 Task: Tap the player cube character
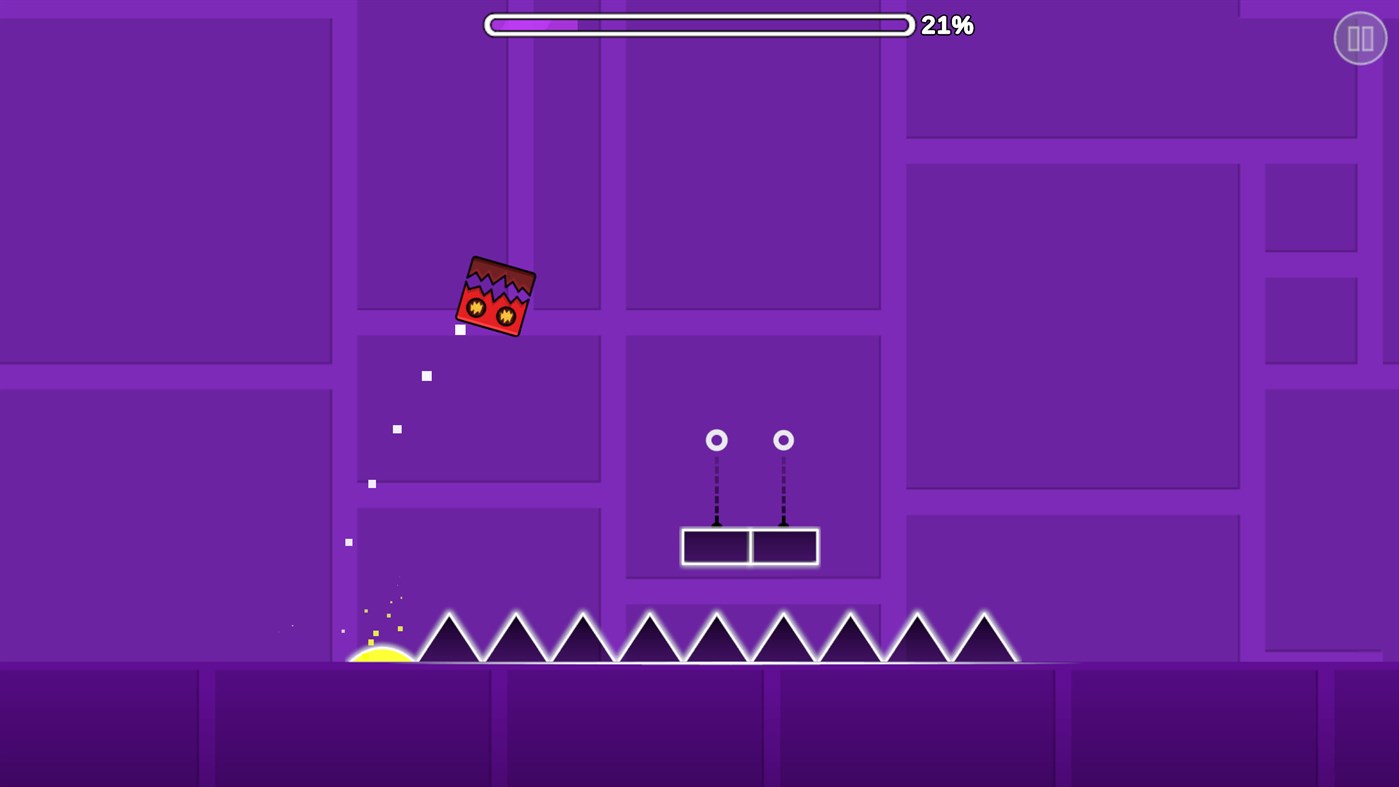(x=497, y=295)
